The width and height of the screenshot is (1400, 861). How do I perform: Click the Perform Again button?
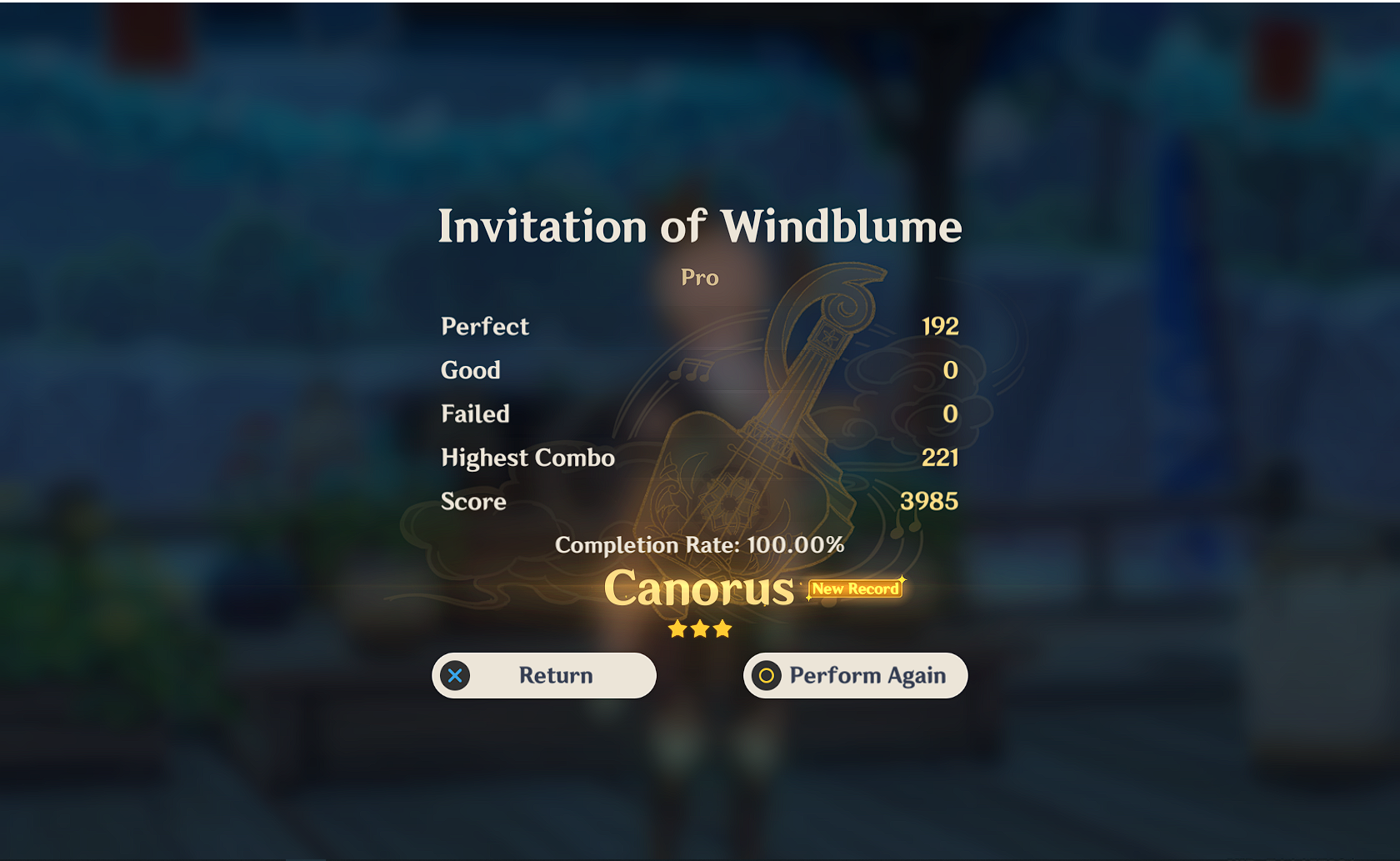[x=855, y=675]
